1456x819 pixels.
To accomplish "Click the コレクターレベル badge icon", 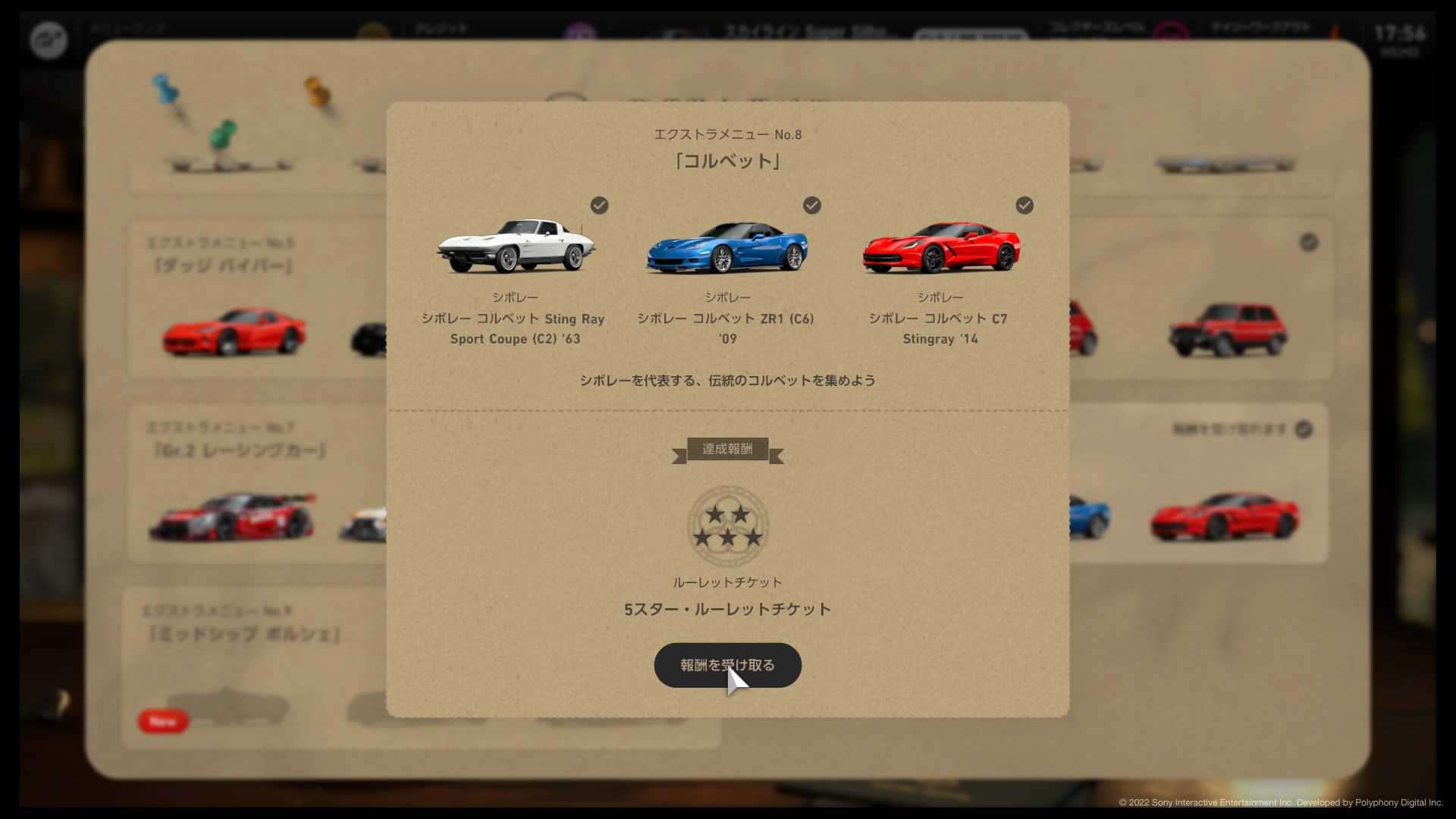I will click(1172, 30).
